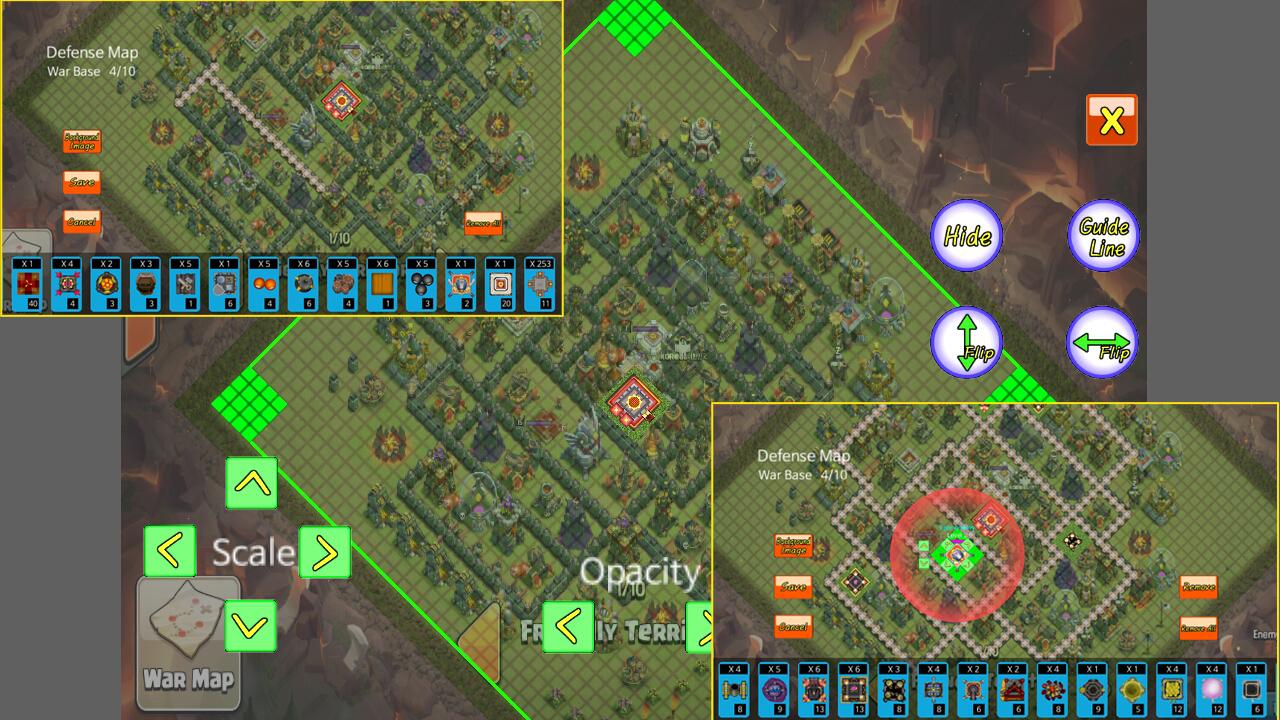The height and width of the screenshot is (720, 1280).
Task: Open the War Map view
Action: pyautogui.click(x=188, y=645)
